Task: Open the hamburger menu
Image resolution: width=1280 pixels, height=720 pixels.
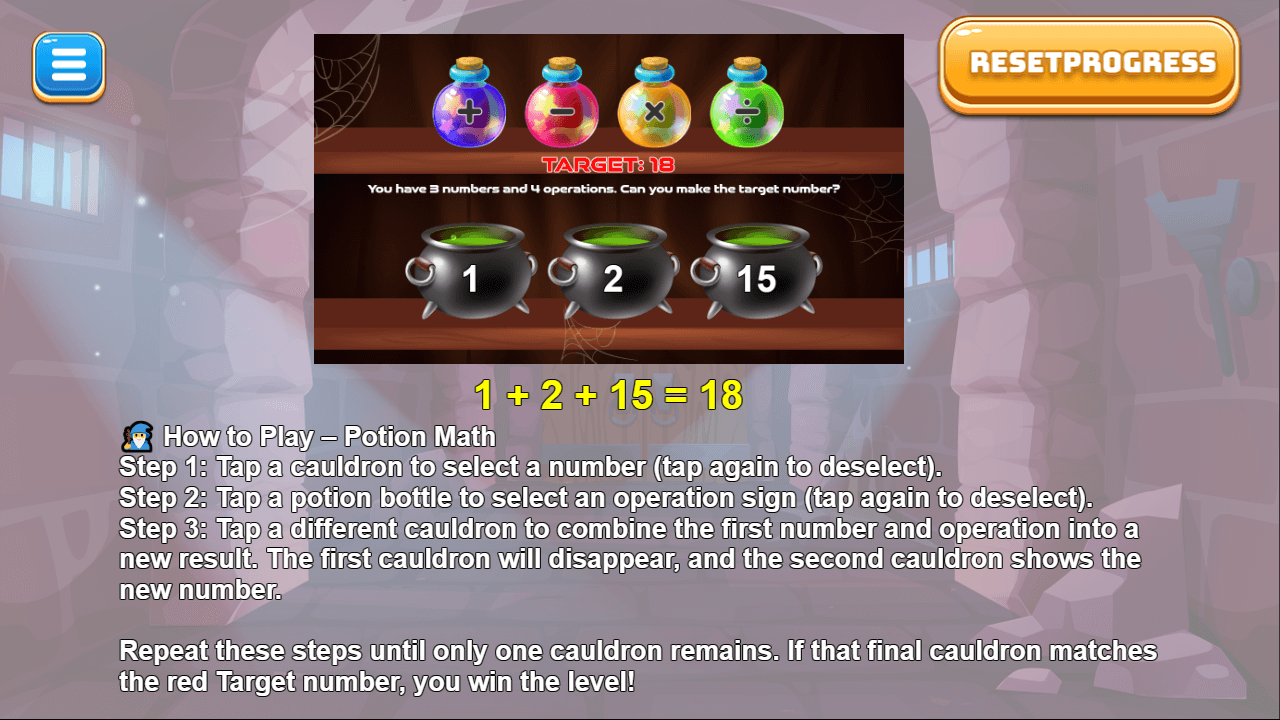Action: pyautogui.click(x=68, y=64)
